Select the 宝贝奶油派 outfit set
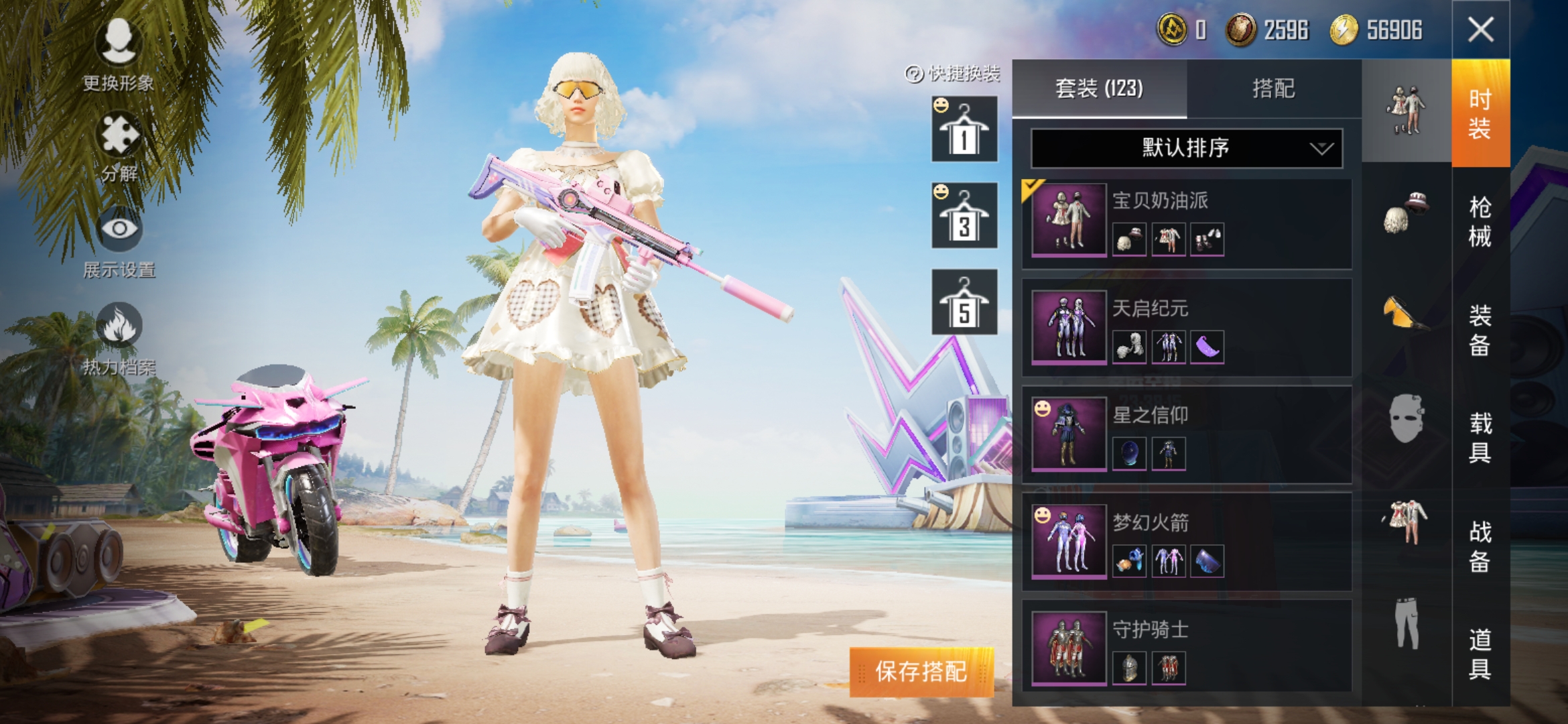This screenshot has width=1568, height=724. (1186, 223)
